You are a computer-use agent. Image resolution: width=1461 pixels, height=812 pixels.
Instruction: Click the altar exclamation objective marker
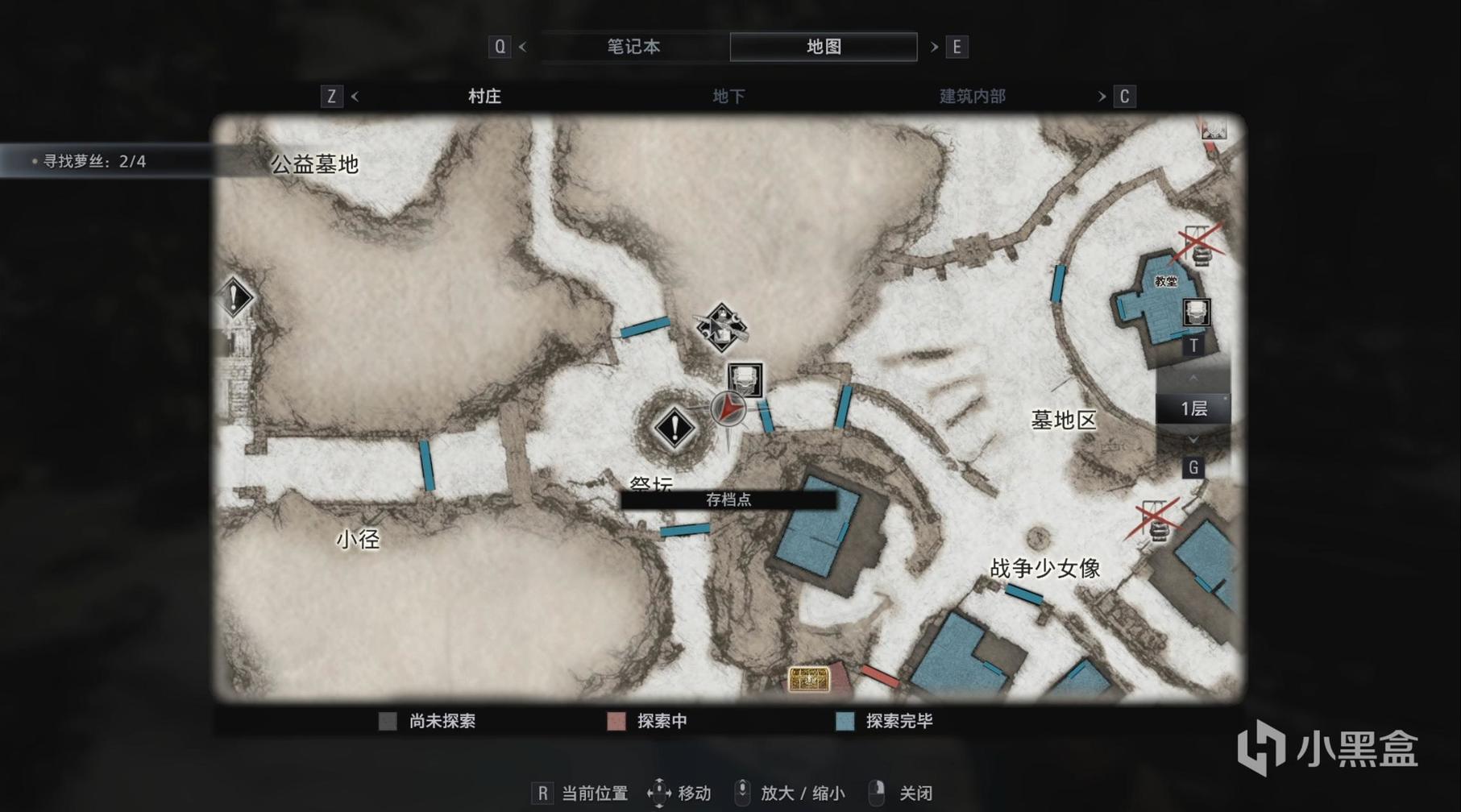(x=674, y=427)
